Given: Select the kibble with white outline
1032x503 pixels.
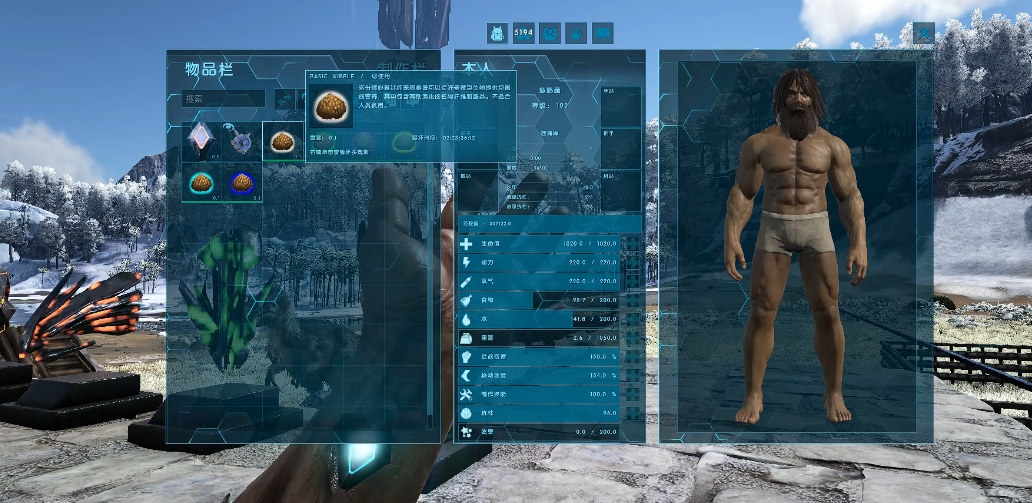Looking at the screenshot, I should 281,141.
